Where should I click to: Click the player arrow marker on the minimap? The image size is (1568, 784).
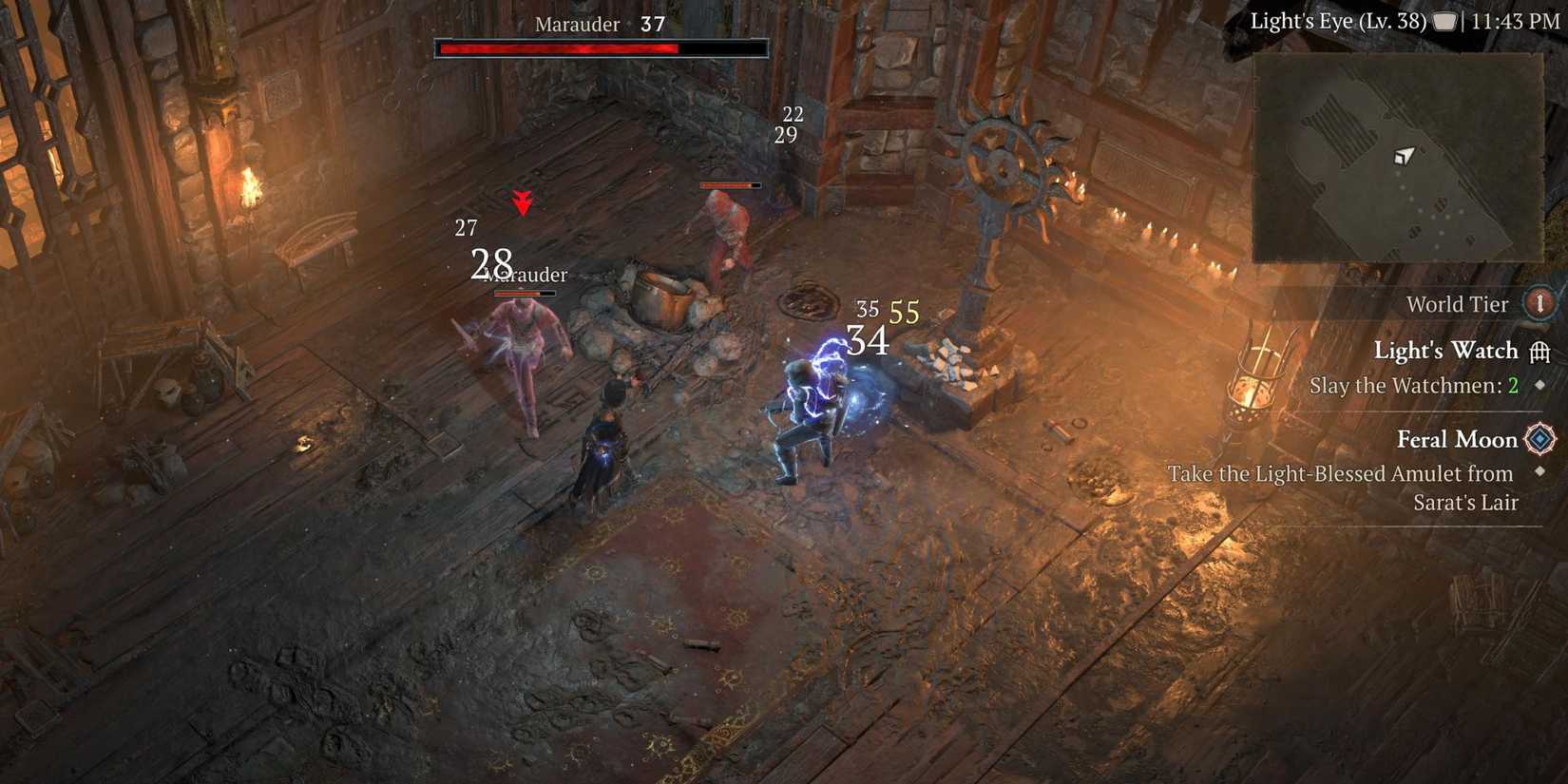coord(1405,157)
